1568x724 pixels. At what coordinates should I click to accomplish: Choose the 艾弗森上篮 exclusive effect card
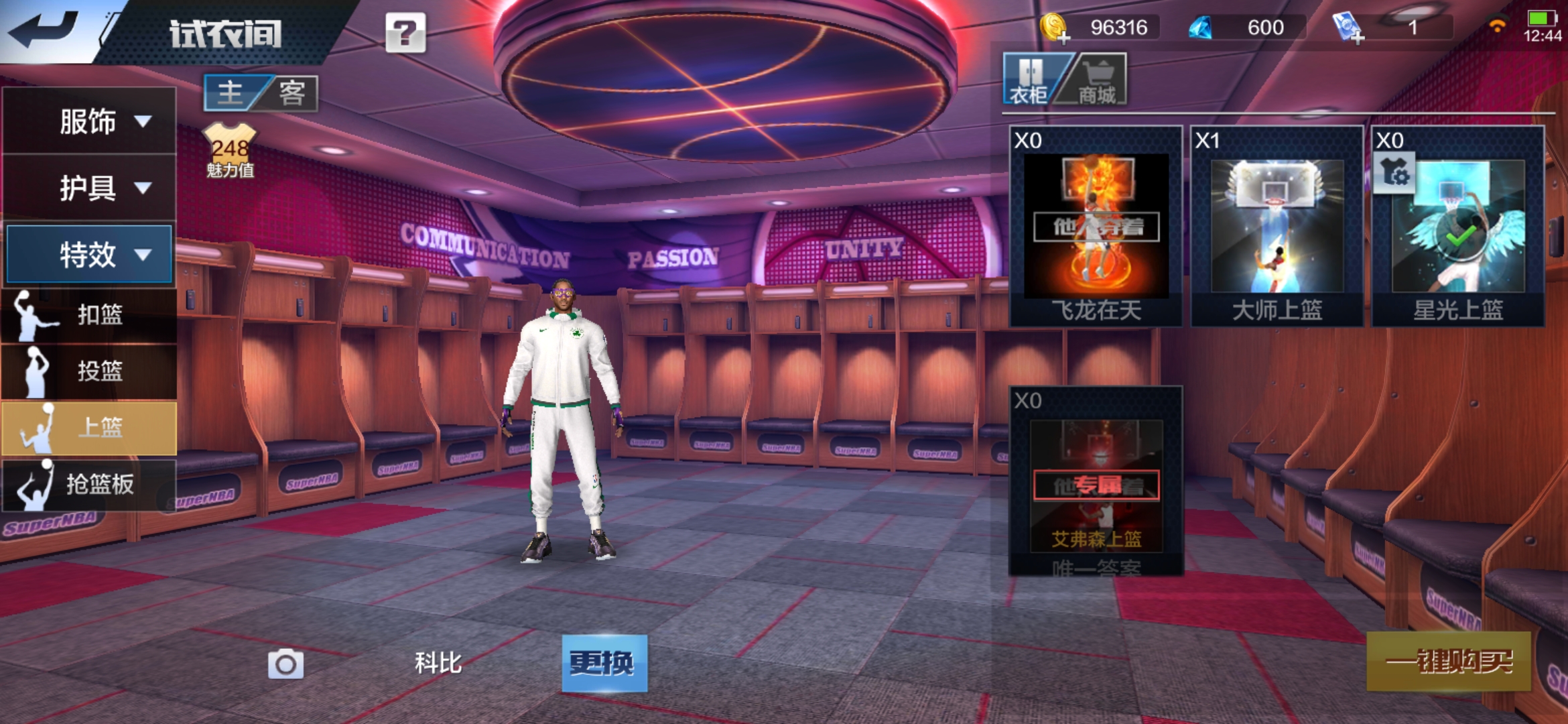1096,481
